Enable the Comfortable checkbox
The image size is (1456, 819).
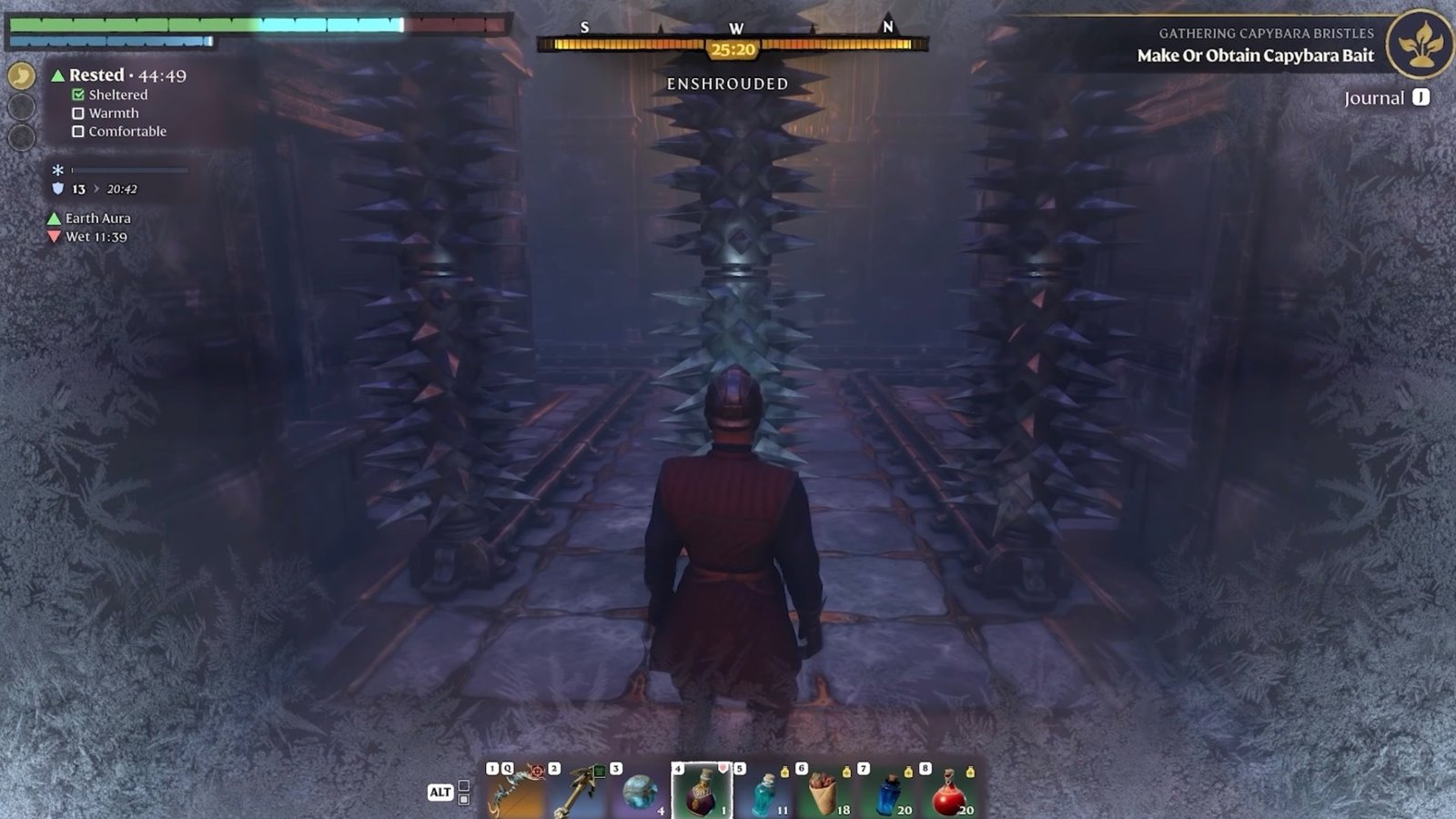(x=76, y=132)
